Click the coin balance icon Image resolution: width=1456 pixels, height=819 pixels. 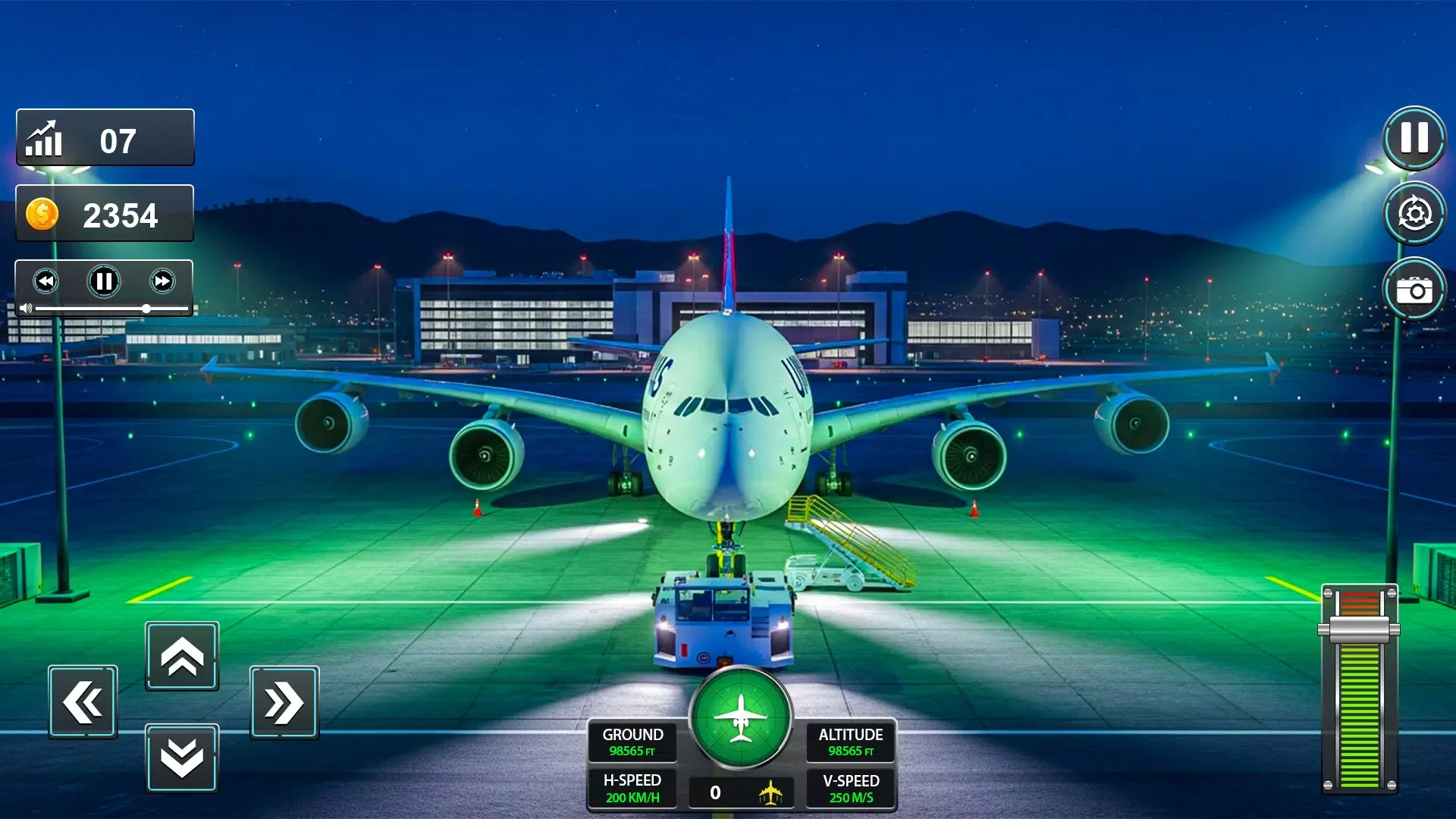[43, 213]
